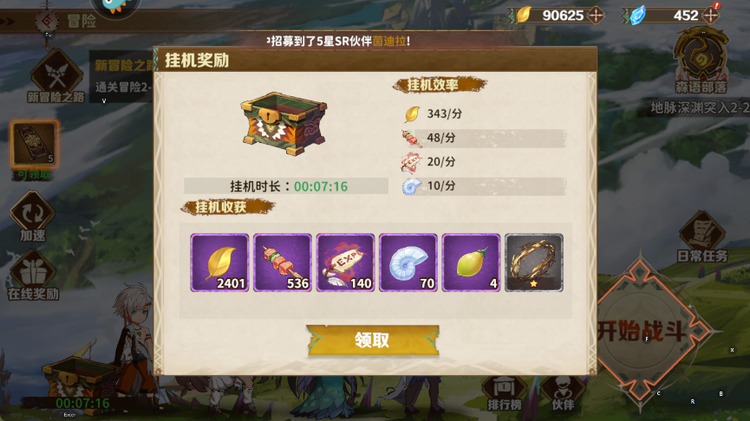The width and height of the screenshot is (750, 421).
Task: Open the 新冒险之路 adventure path
Action: [x=56, y=76]
